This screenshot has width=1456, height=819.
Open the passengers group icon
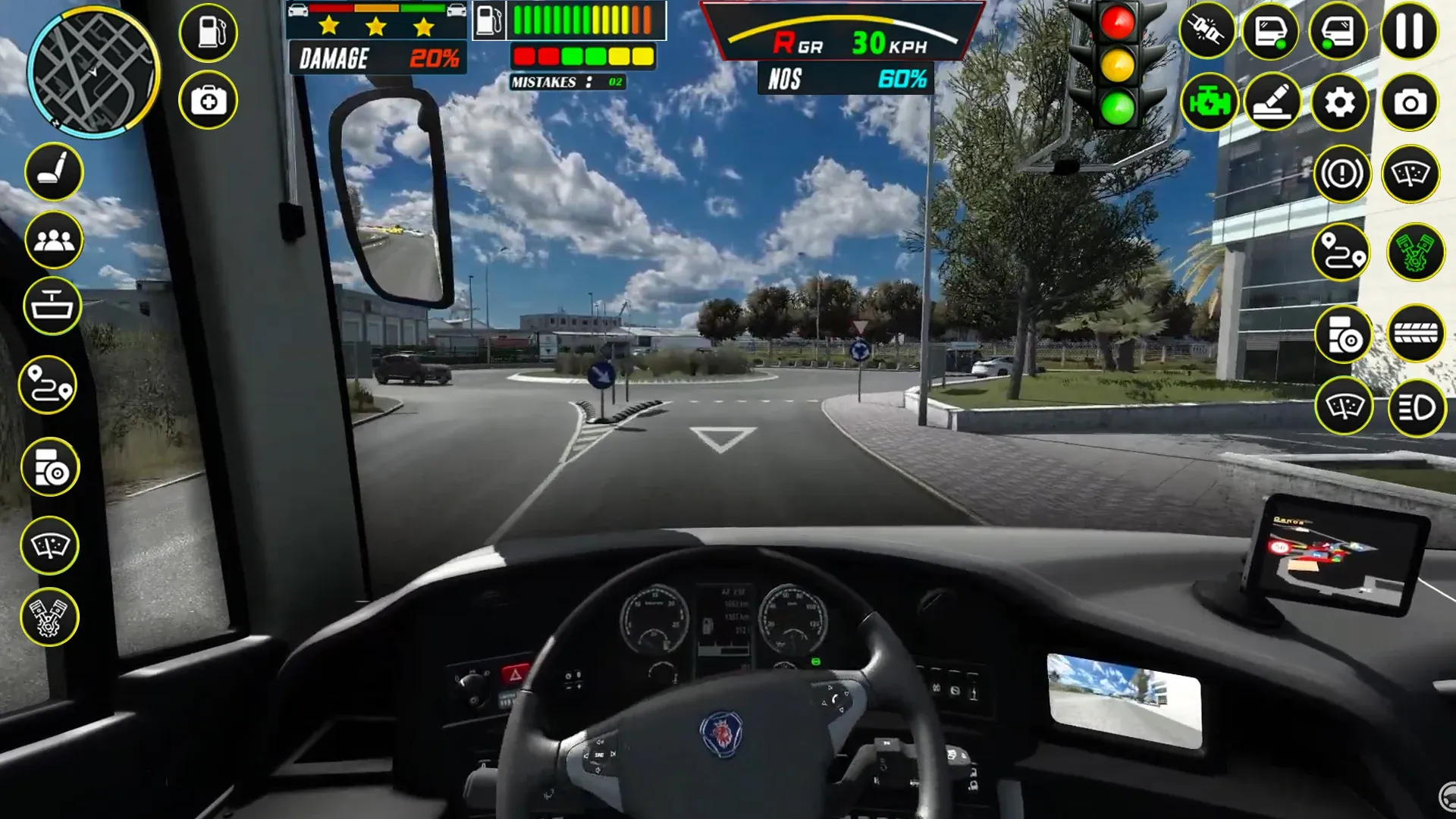click(54, 240)
